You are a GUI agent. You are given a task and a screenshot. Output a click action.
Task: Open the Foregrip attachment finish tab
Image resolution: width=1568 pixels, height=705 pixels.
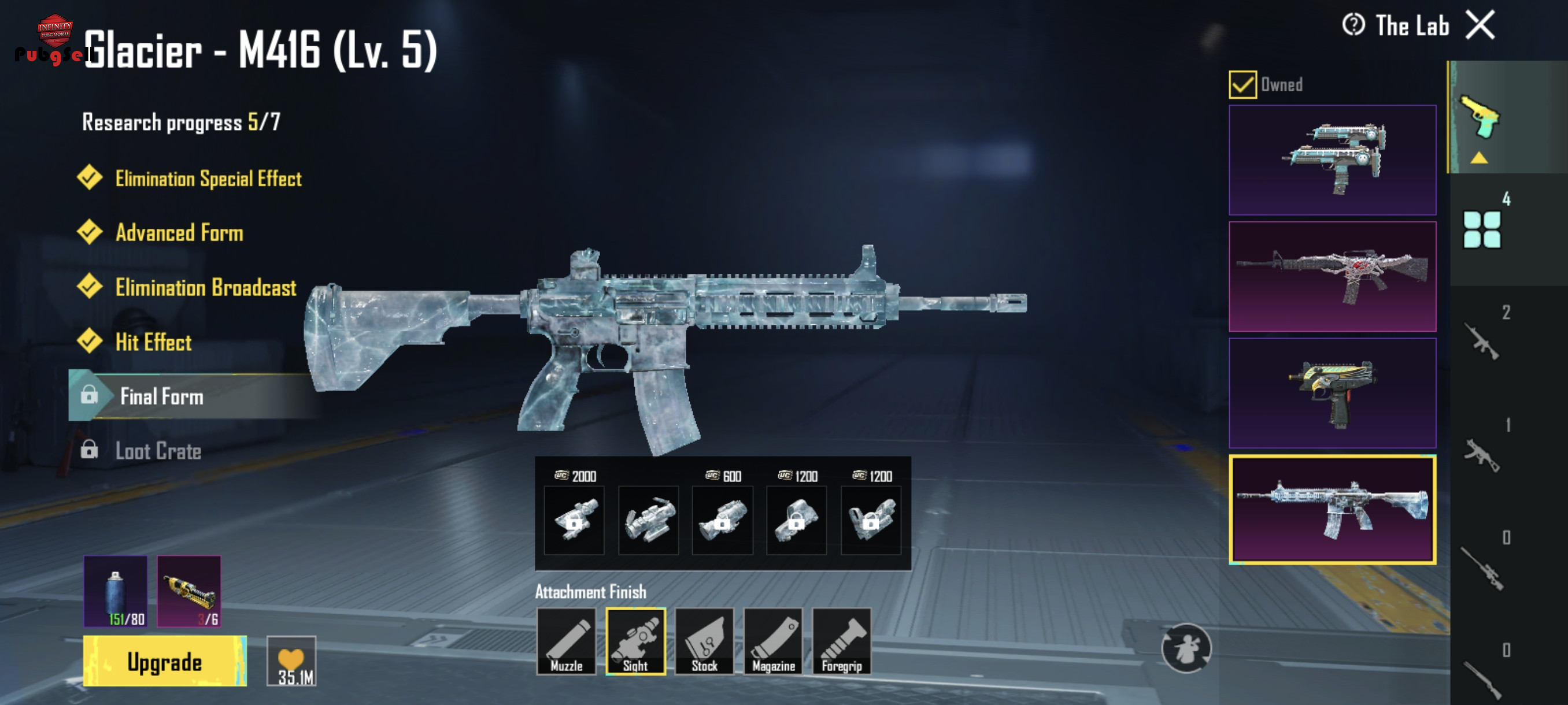842,641
